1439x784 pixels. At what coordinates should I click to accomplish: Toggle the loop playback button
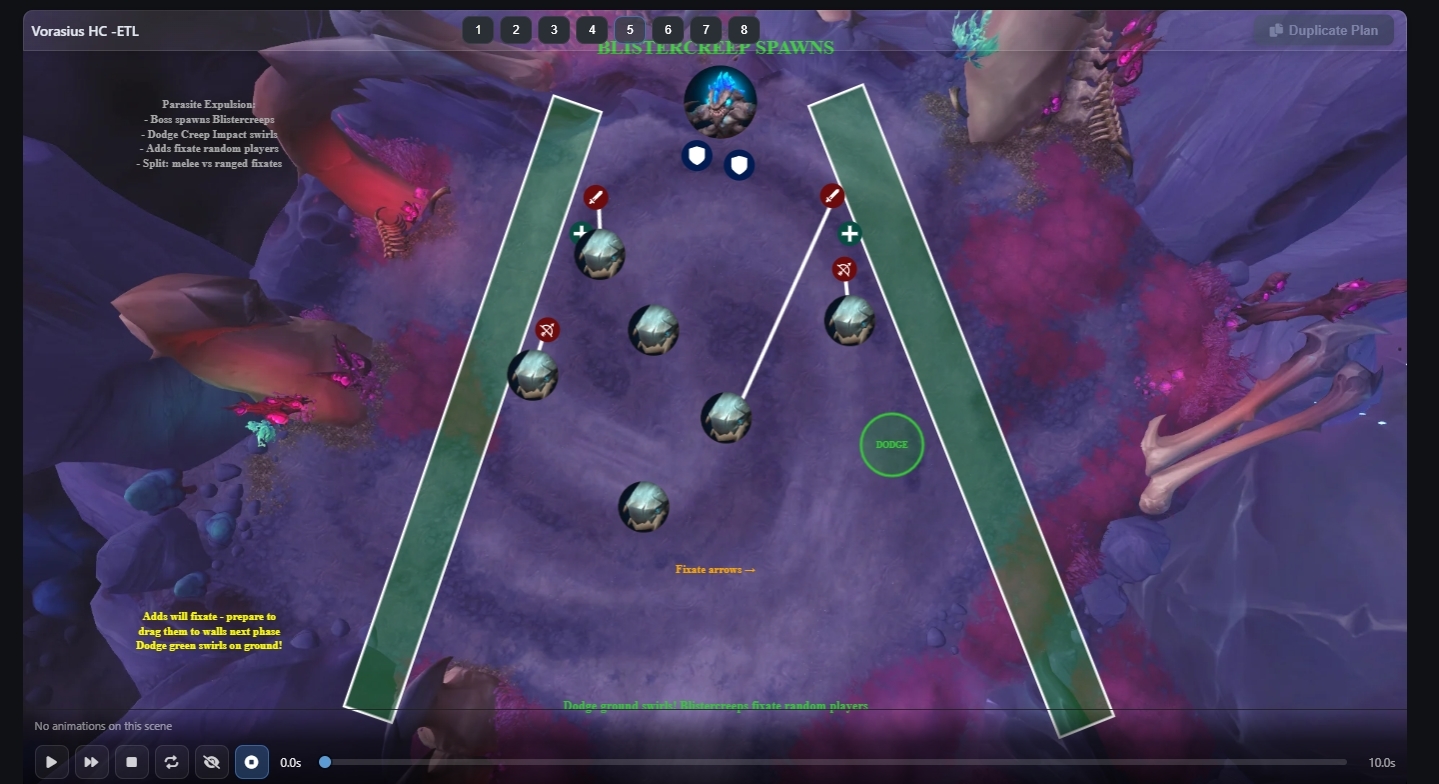click(171, 762)
